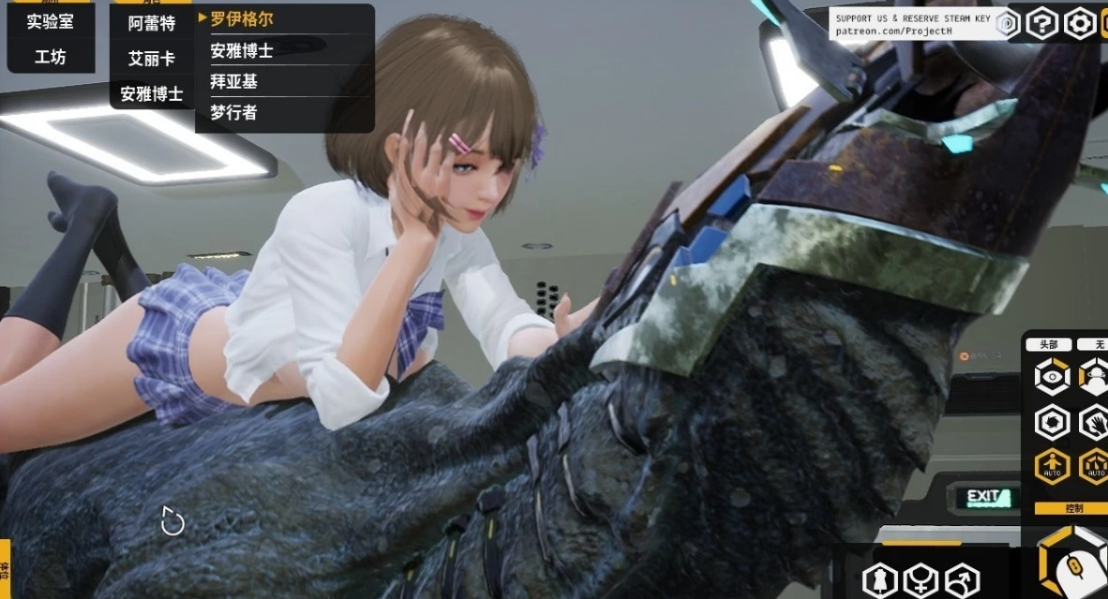Screen dimensions: 1108x599
Task: Open the mannequin dress hexagon icon
Action: (880, 580)
